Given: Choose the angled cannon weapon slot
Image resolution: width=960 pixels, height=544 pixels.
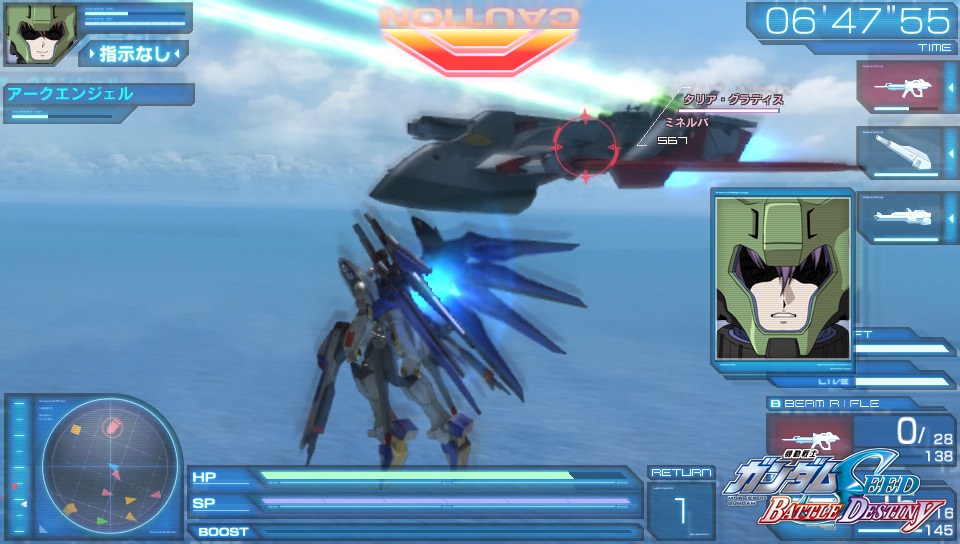Looking at the screenshot, I should point(900,152).
